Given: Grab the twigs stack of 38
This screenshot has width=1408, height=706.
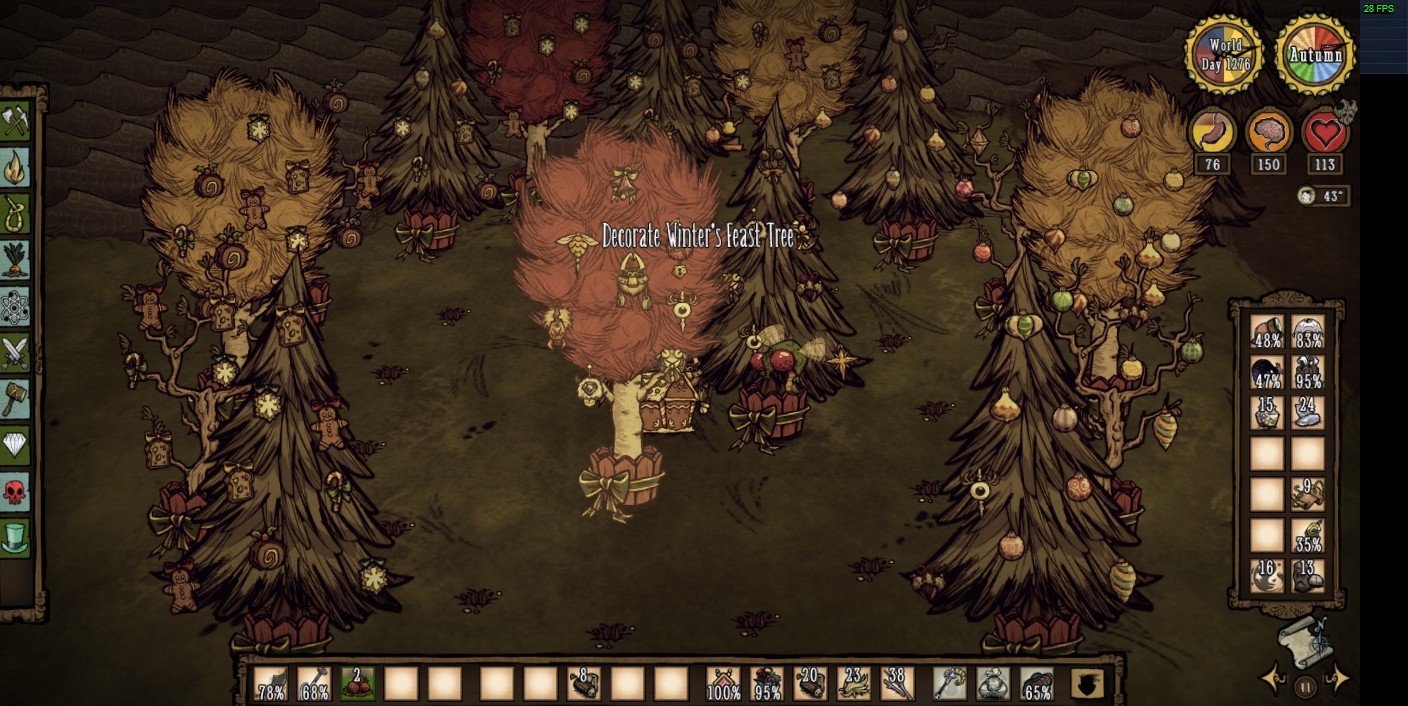Looking at the screenshot, I should point(897,684).
